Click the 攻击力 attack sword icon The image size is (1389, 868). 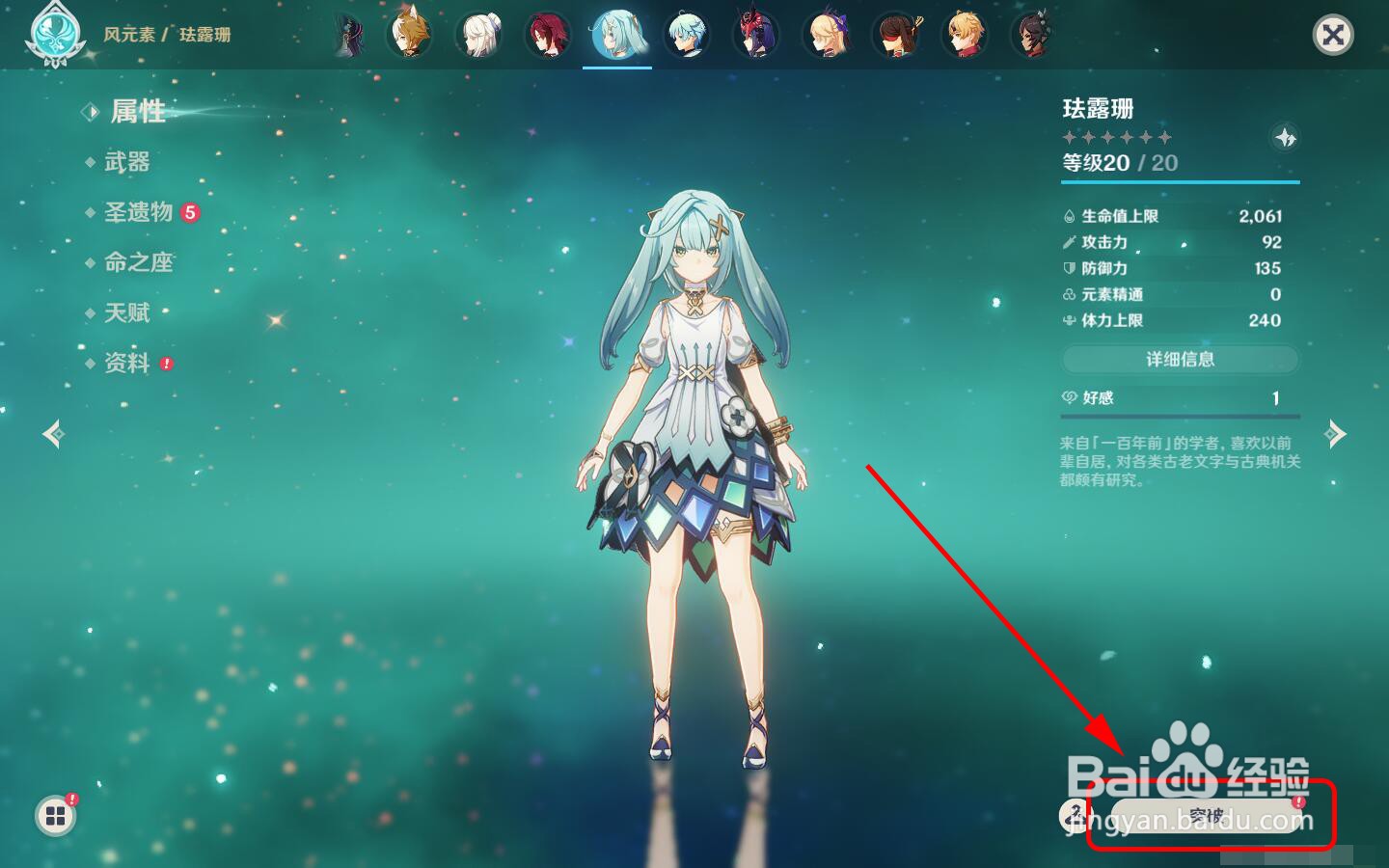point(1068,242)
